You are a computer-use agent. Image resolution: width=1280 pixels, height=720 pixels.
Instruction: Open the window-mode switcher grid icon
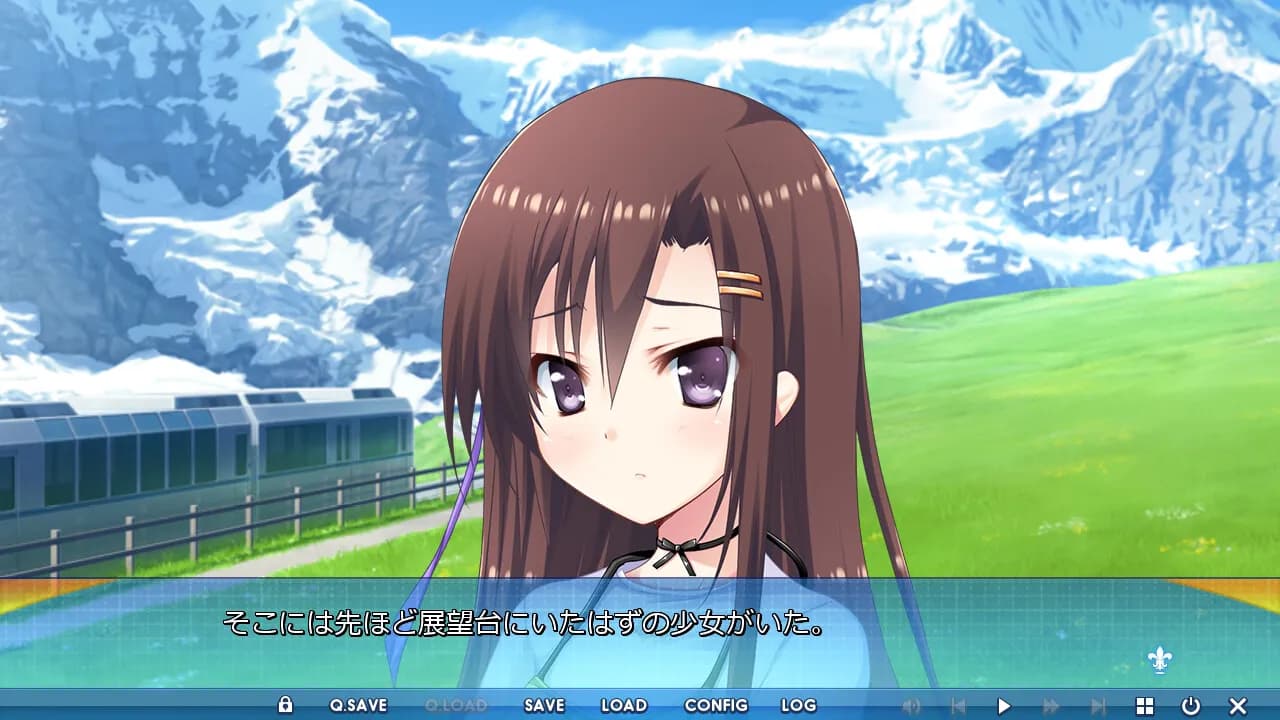pos(1144,705)
